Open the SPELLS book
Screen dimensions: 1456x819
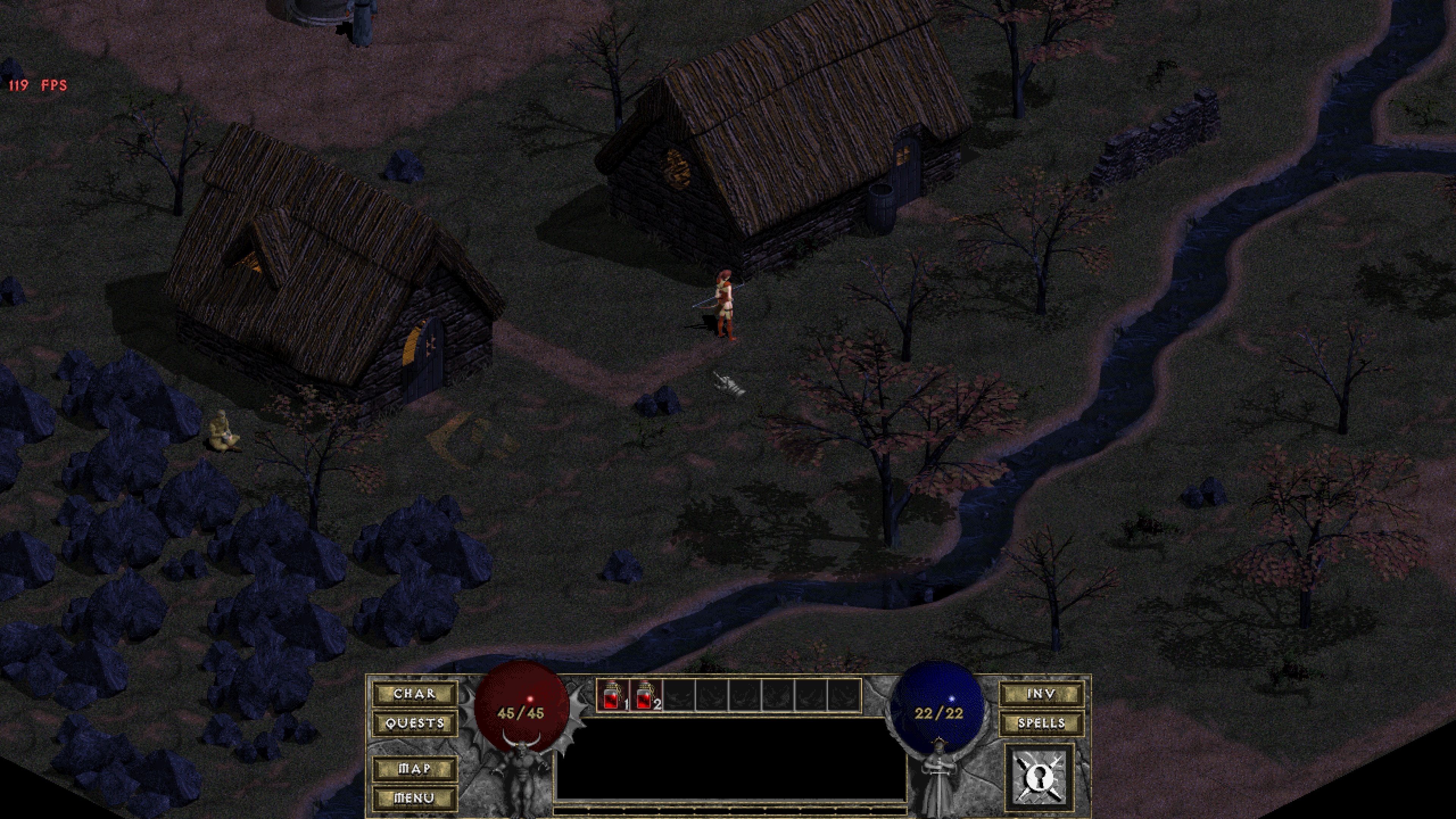1042,723
